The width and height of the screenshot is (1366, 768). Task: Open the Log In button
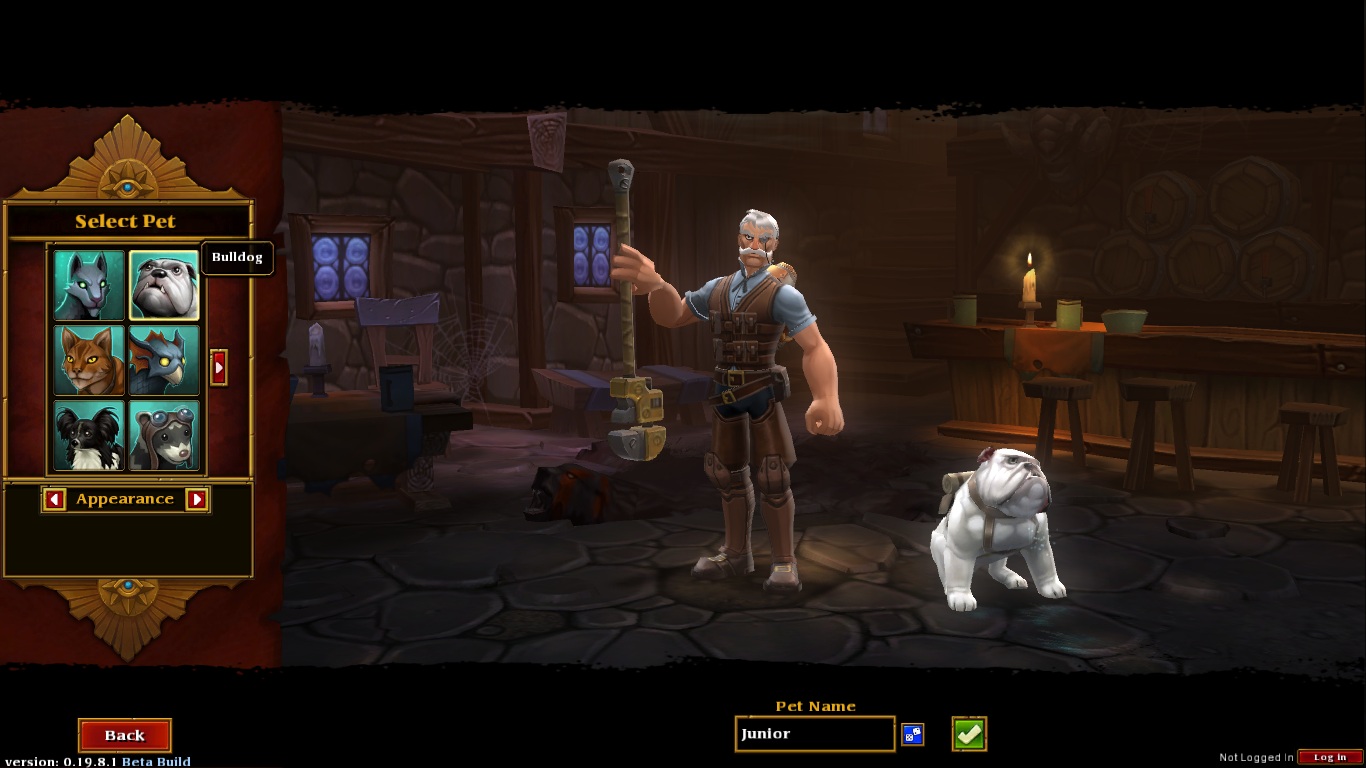1330,757
